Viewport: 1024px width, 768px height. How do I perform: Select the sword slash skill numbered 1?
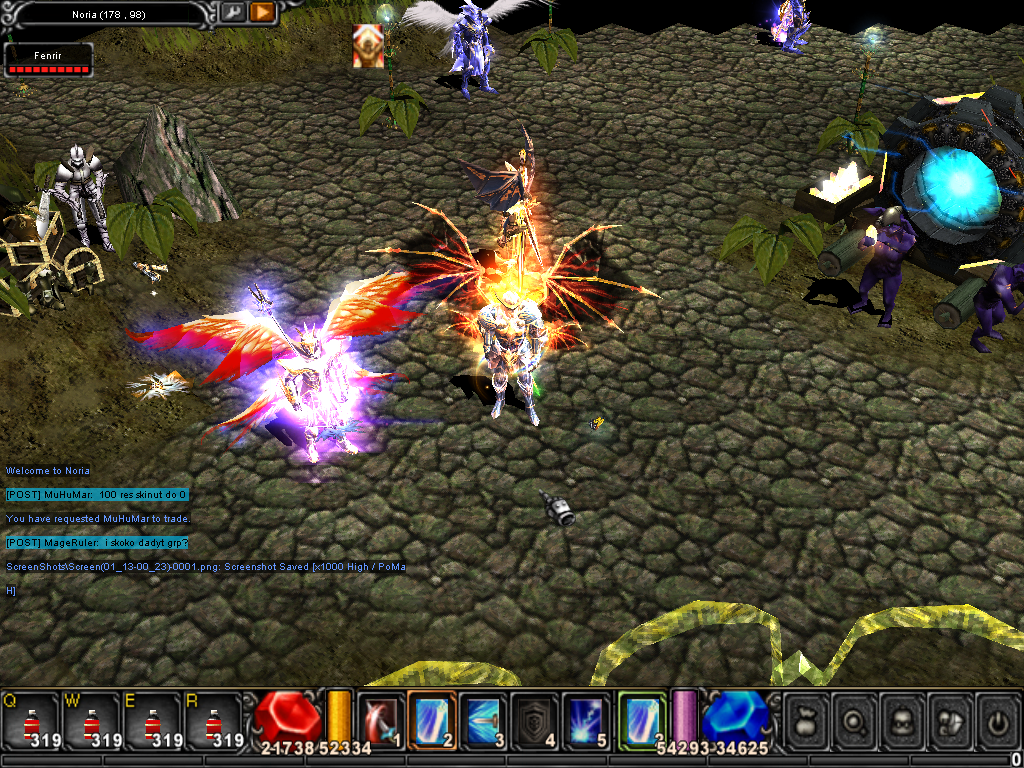click(x=381, y=720)
